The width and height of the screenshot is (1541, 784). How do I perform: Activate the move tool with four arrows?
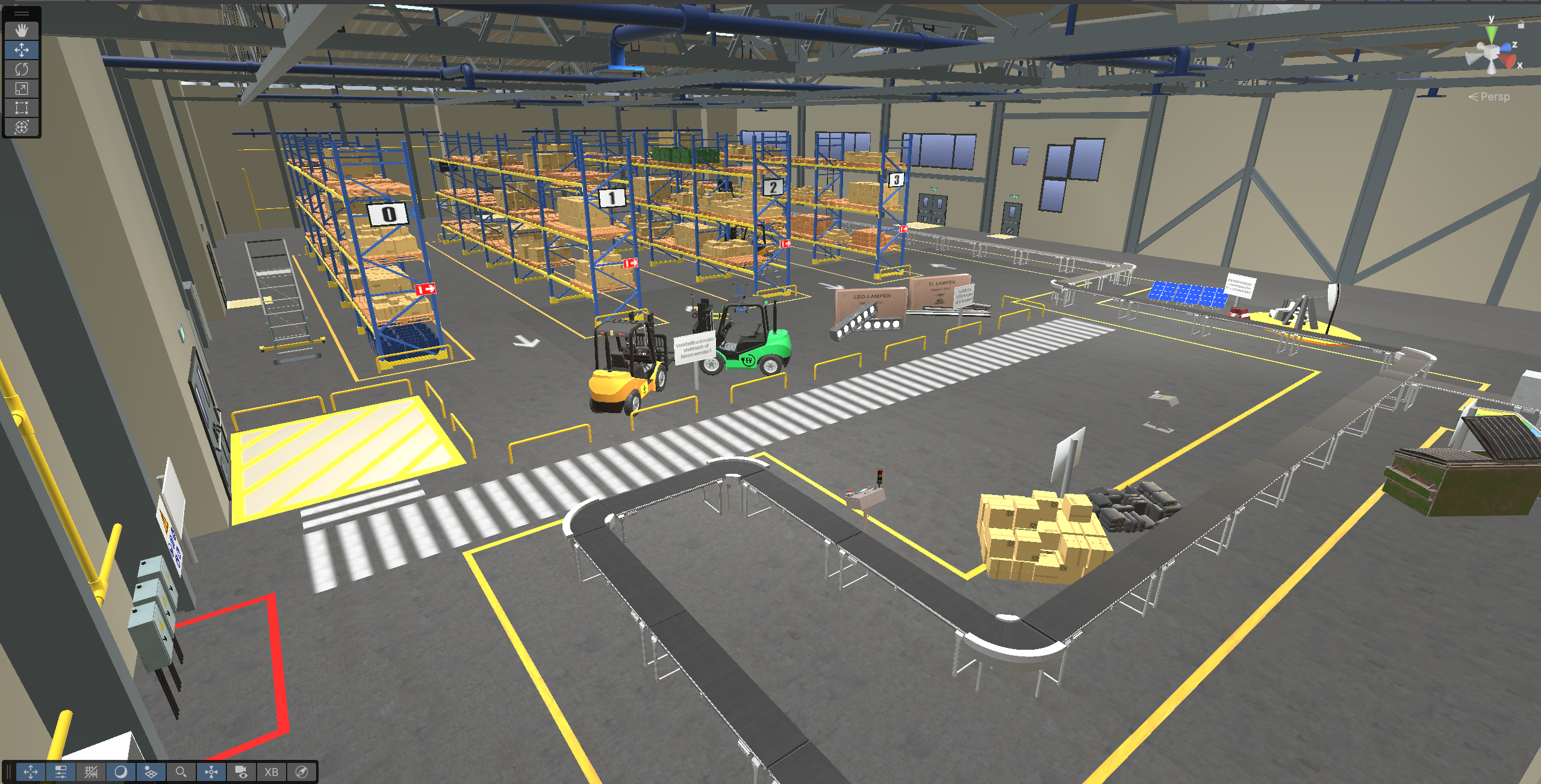22,50
